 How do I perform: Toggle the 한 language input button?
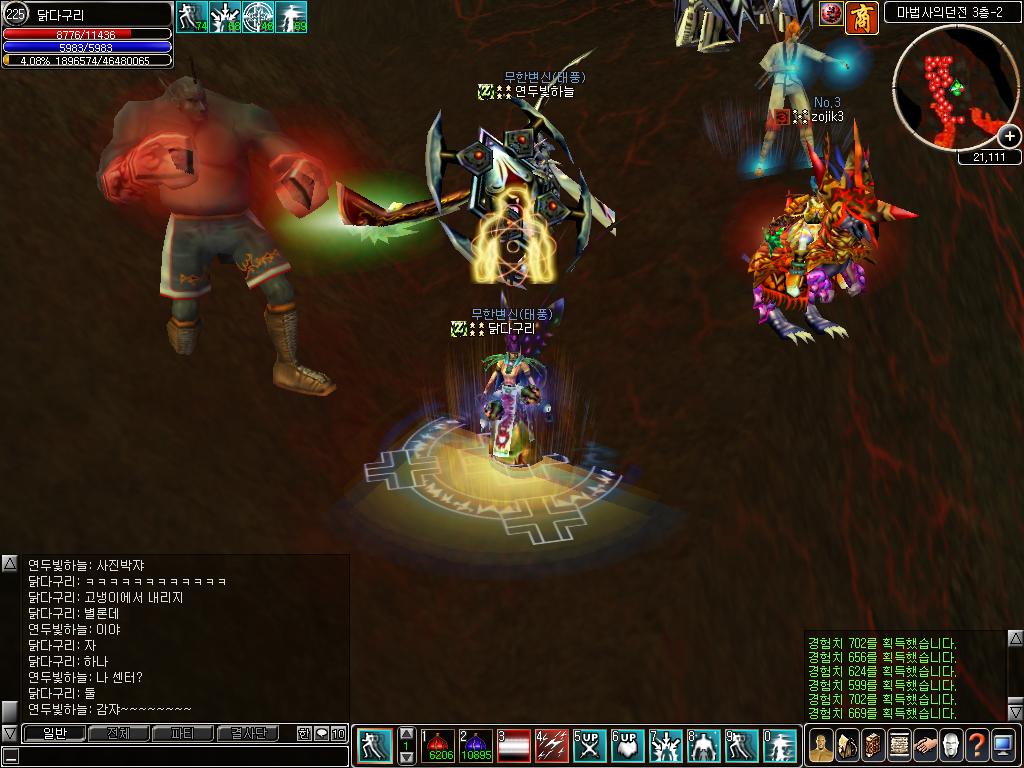pyautogui.click(x=304, y=734)
